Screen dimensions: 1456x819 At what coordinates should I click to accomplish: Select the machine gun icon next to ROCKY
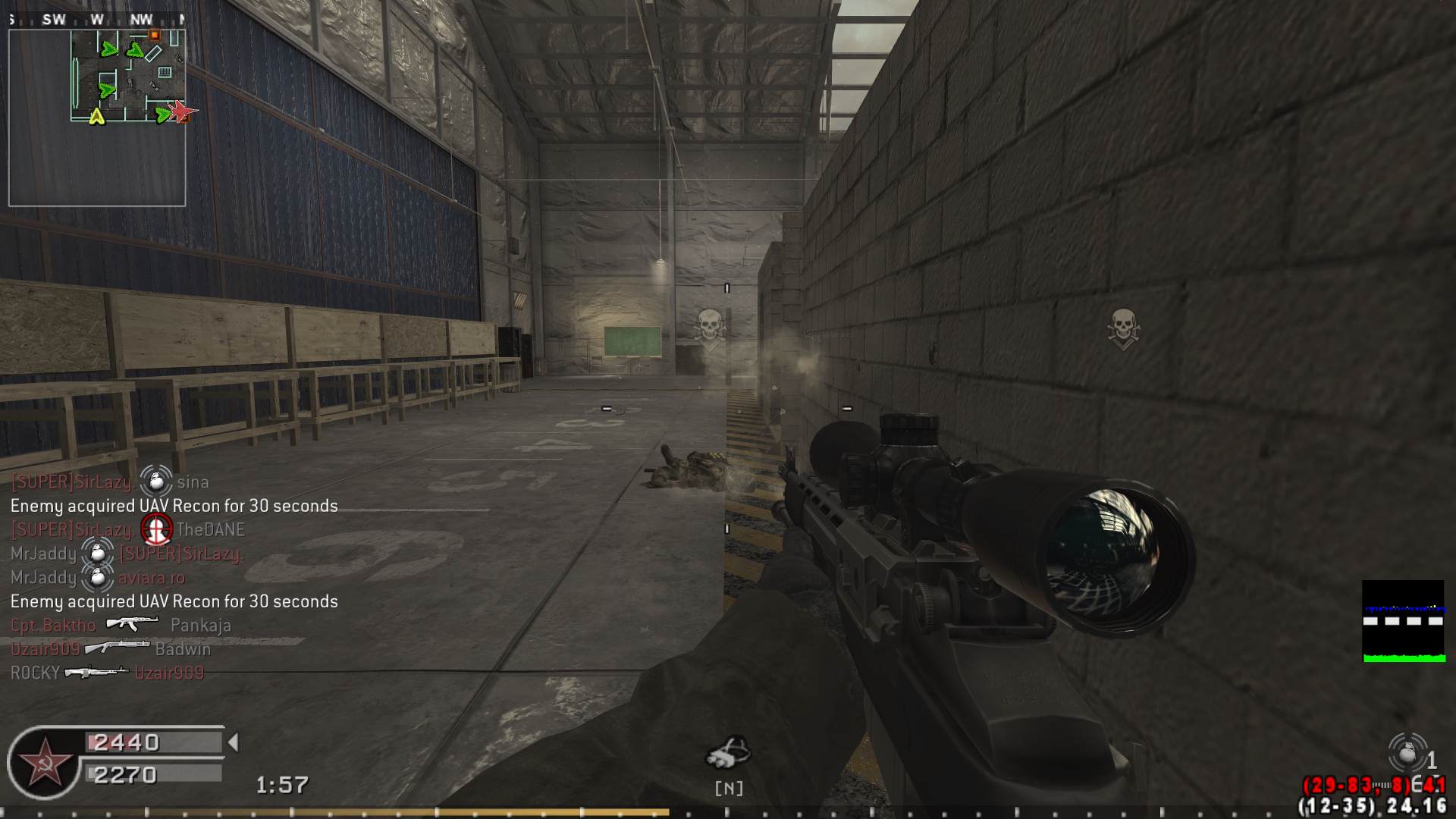[x=97, y=672]
